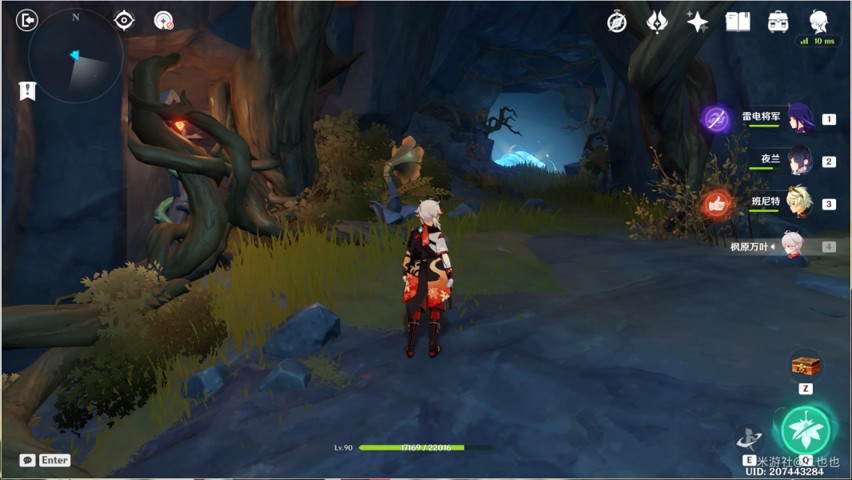Open the map via the circular minimap

(76, 57)
